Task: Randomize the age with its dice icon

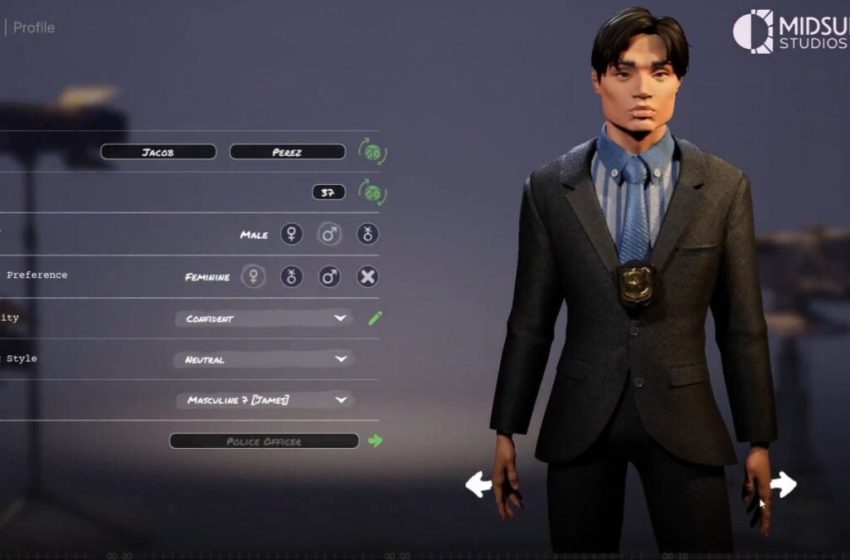Action: [372, 192]
